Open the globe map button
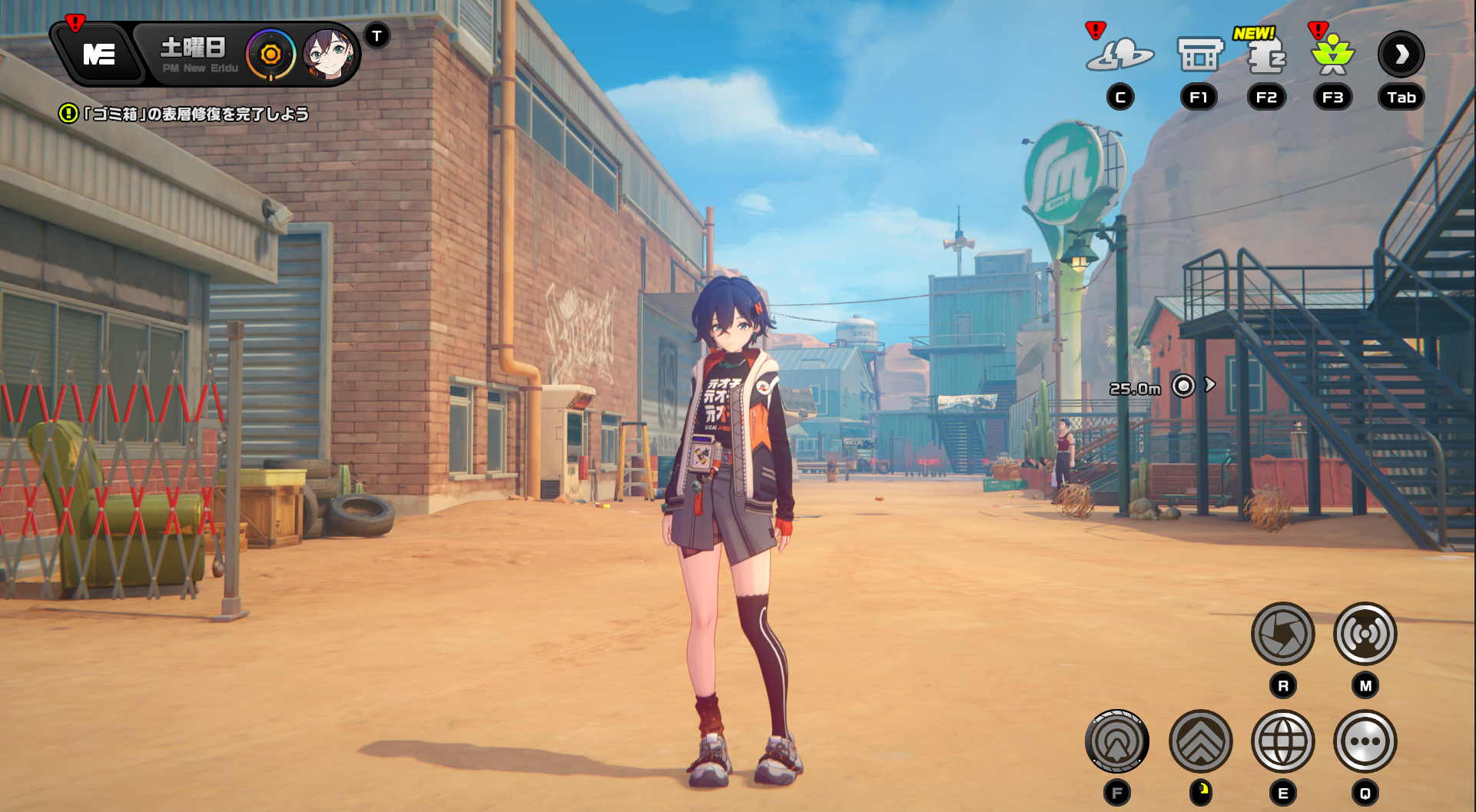The image size is (1476, 812). (x=1282, y=741)
